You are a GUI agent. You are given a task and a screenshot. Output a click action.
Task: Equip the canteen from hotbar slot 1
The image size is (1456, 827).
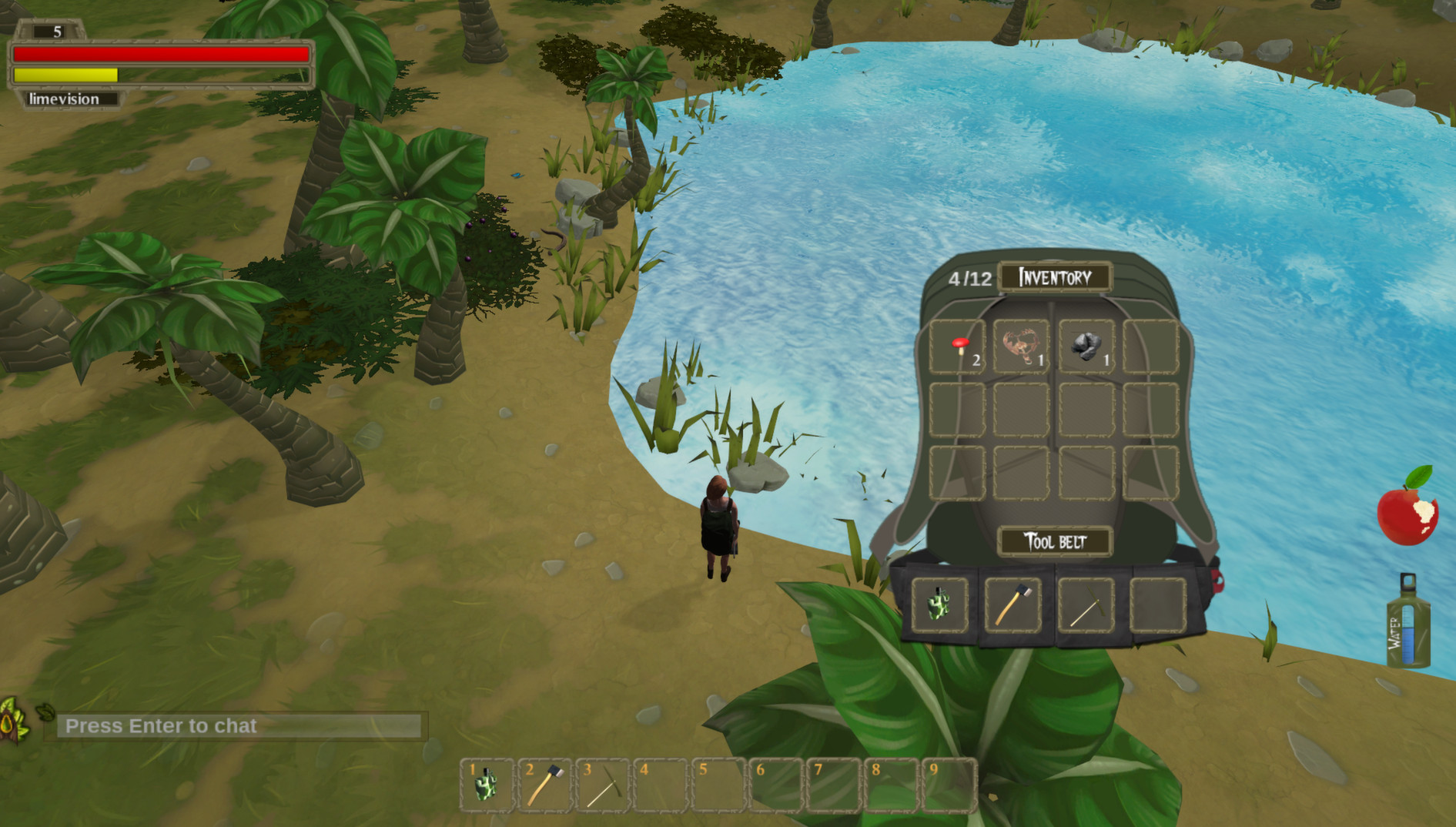pos(487,785)
